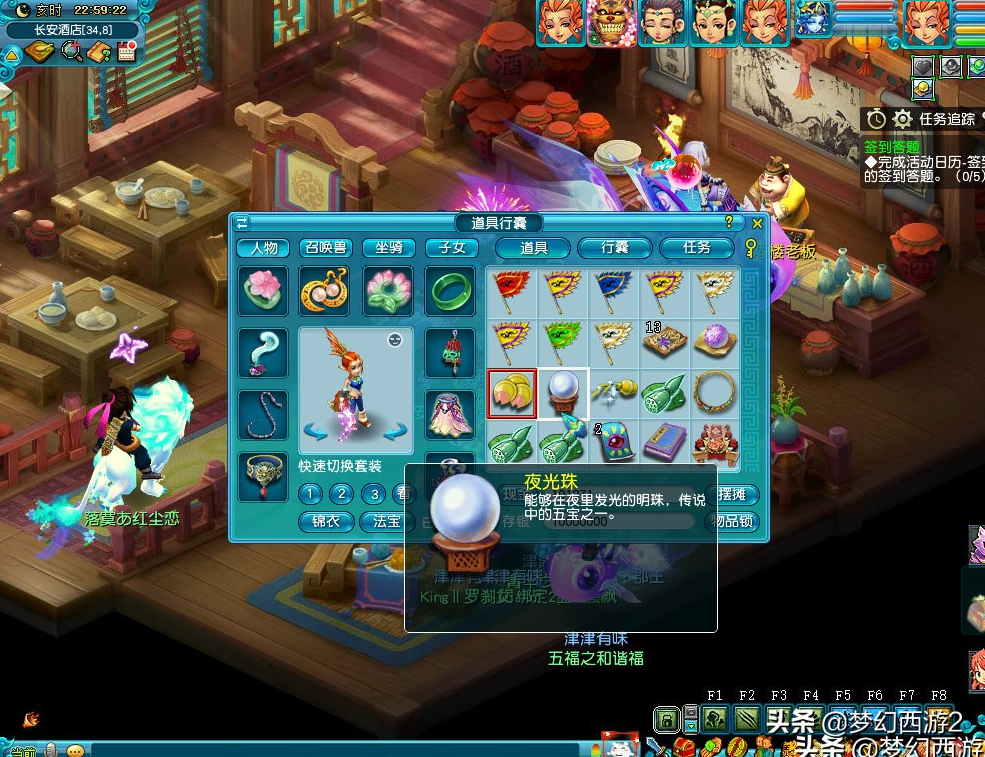The image size is (985, 757).
Task: Close the 道具行囊 inventory window
Action: point(757,223)
